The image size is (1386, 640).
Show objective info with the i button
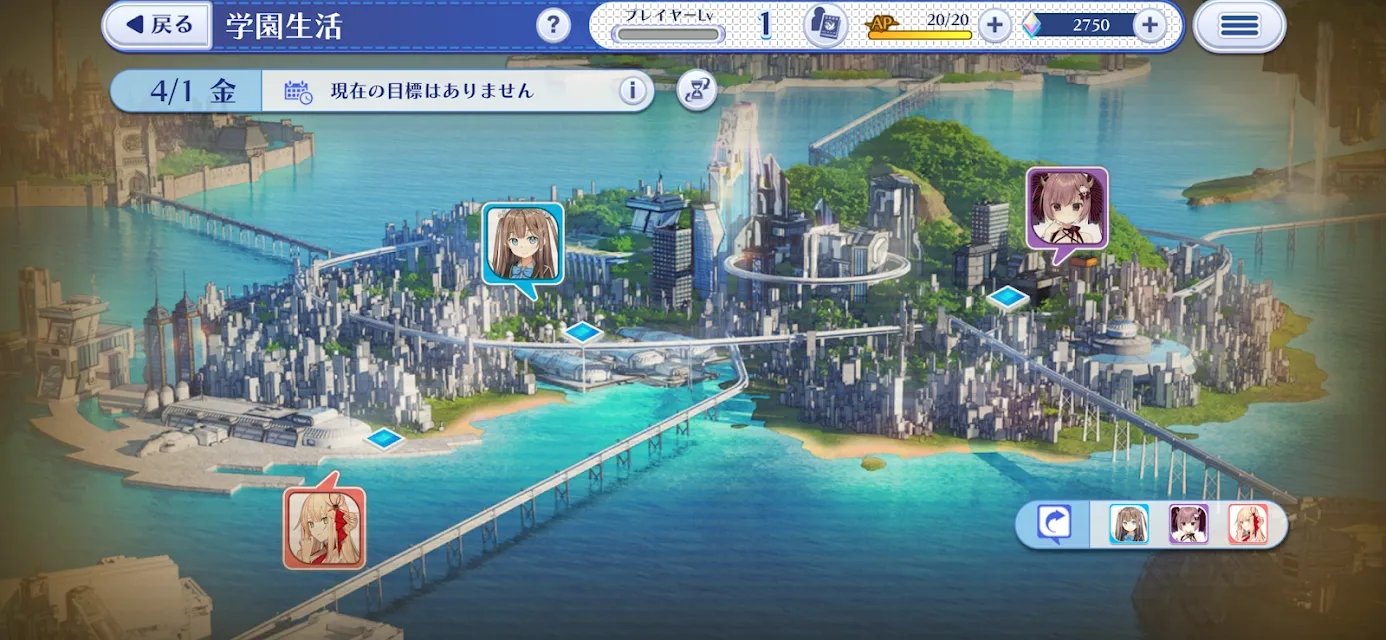(x=632, y=91)
